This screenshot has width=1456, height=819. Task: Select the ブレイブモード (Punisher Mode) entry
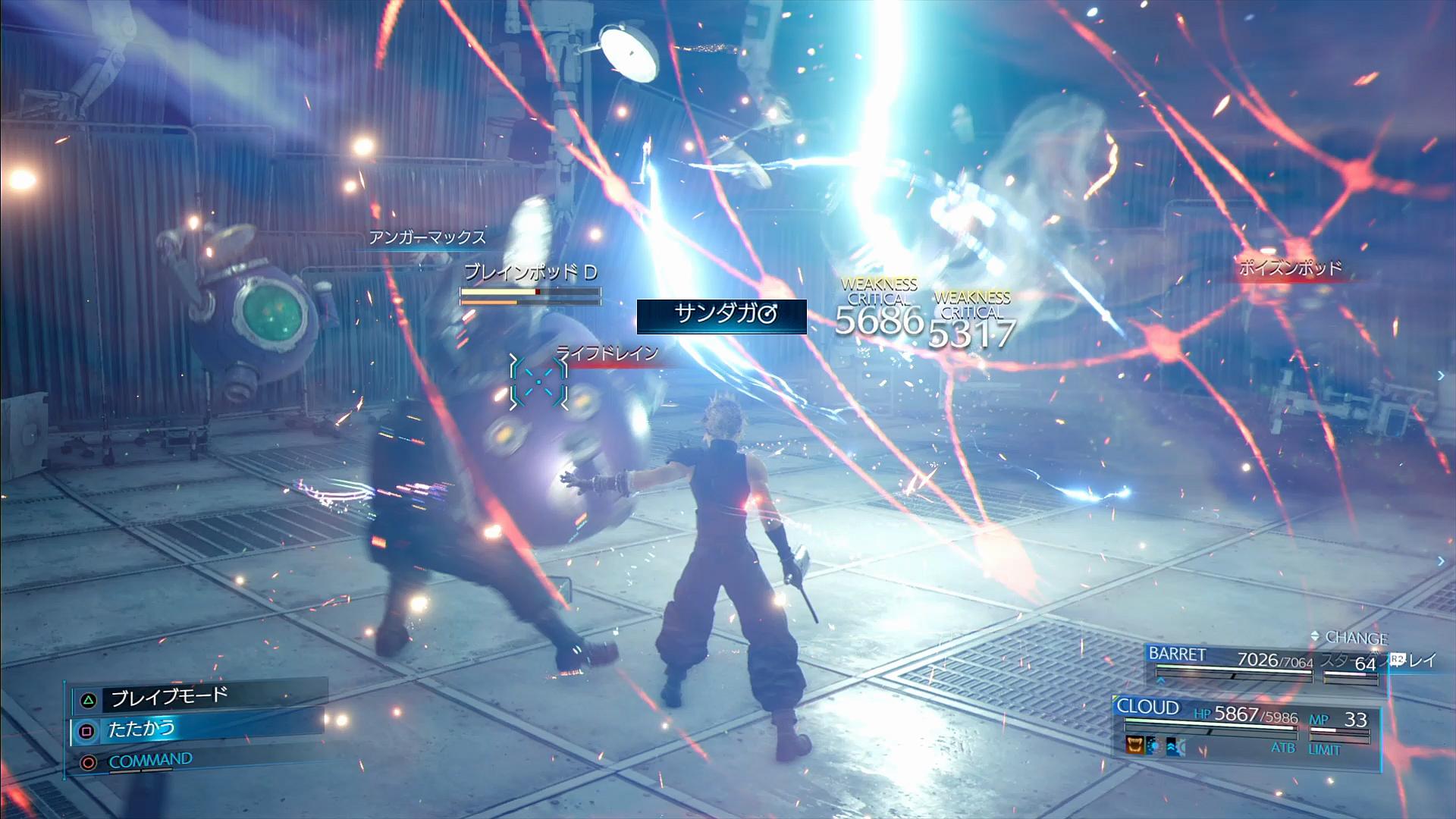tap(168, 697)
